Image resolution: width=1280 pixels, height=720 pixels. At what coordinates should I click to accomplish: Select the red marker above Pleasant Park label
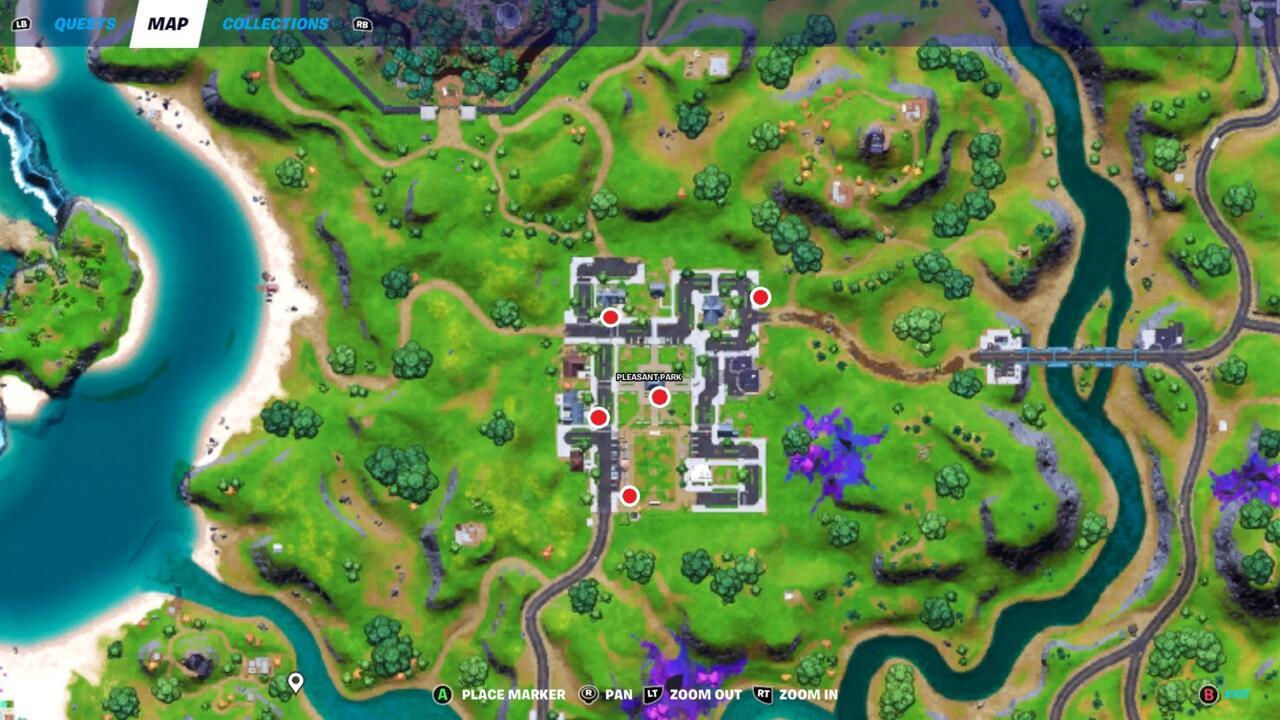pos(658,397)
